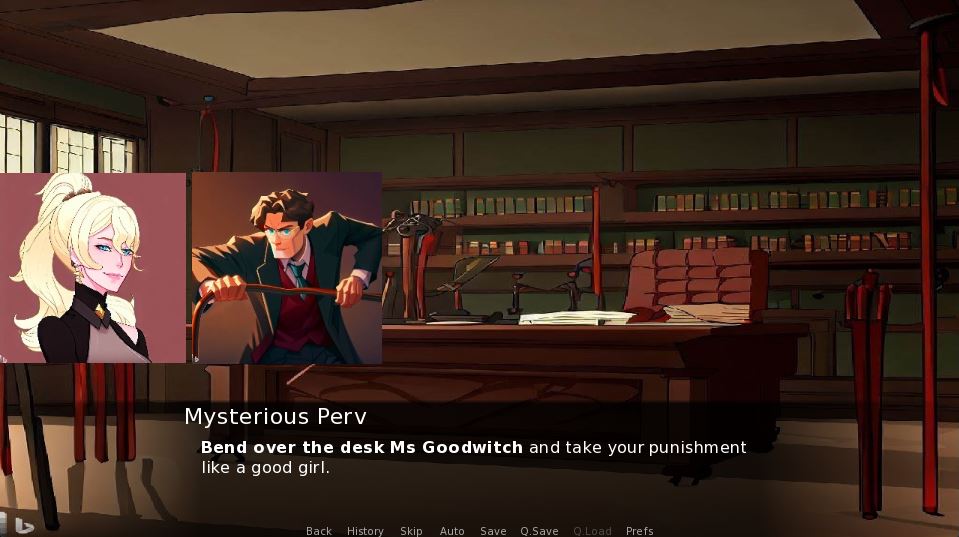Go Back to the previous line

pos(319,531)
